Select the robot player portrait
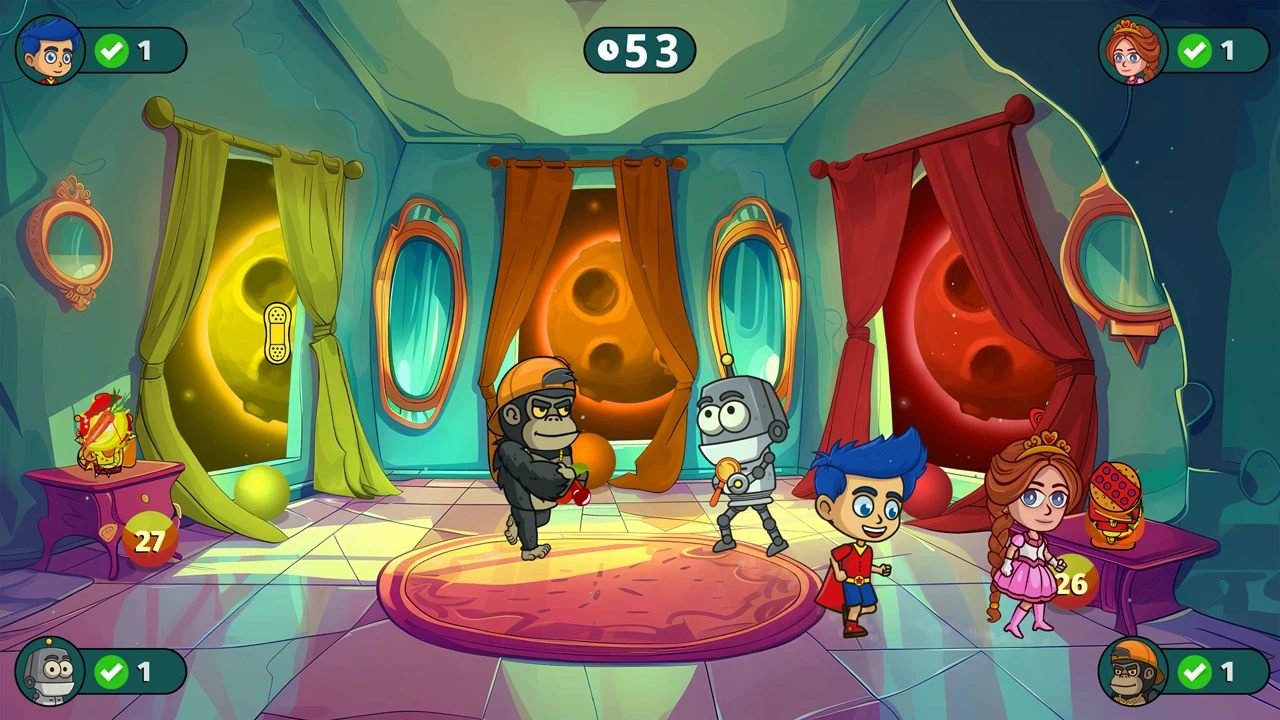The height and width of the screenshot is (720, 1280). [50, 671]
